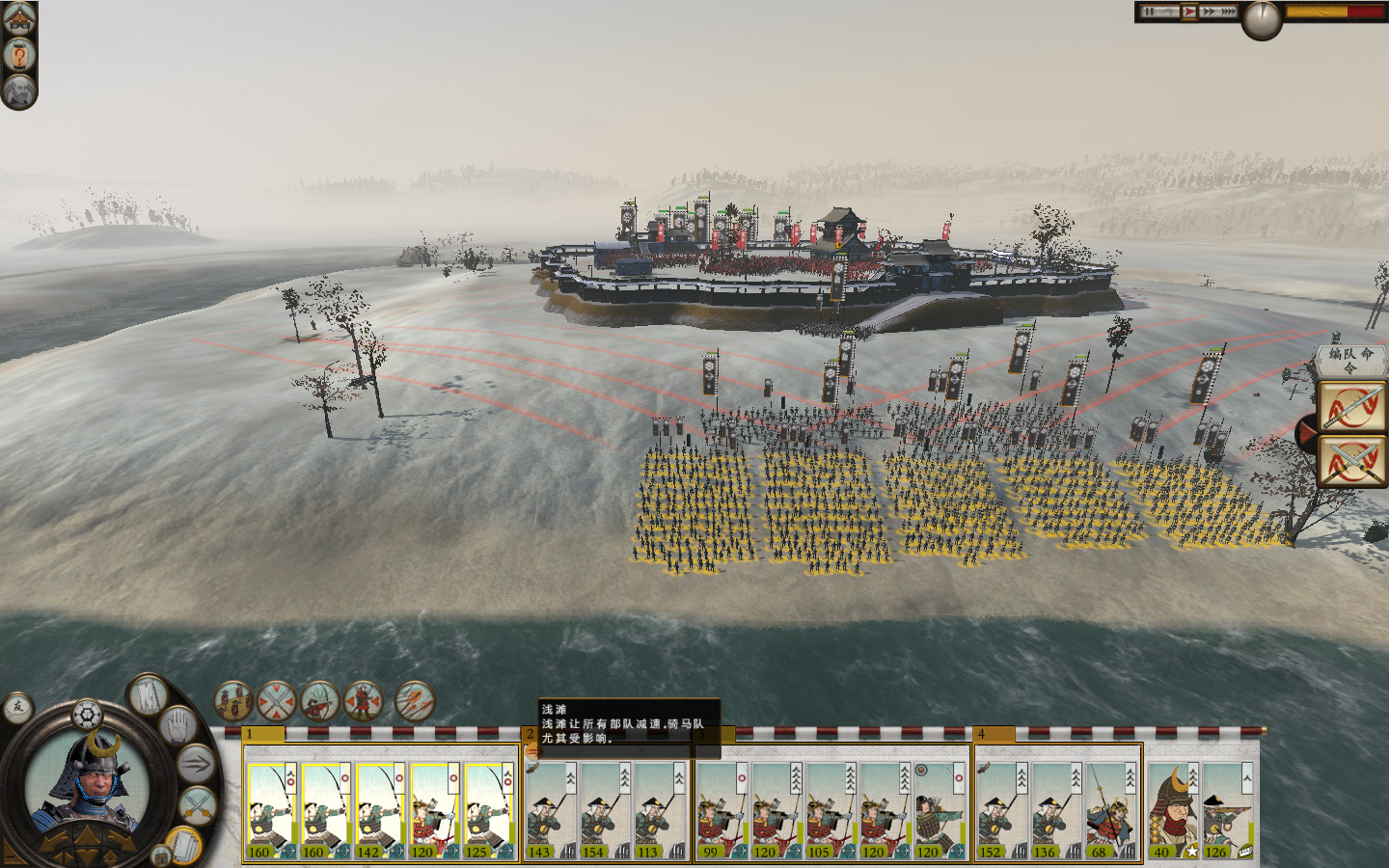Select the archer card with 142 men
The height and width of the screenshot is (868, 1389).
[379, 810]
